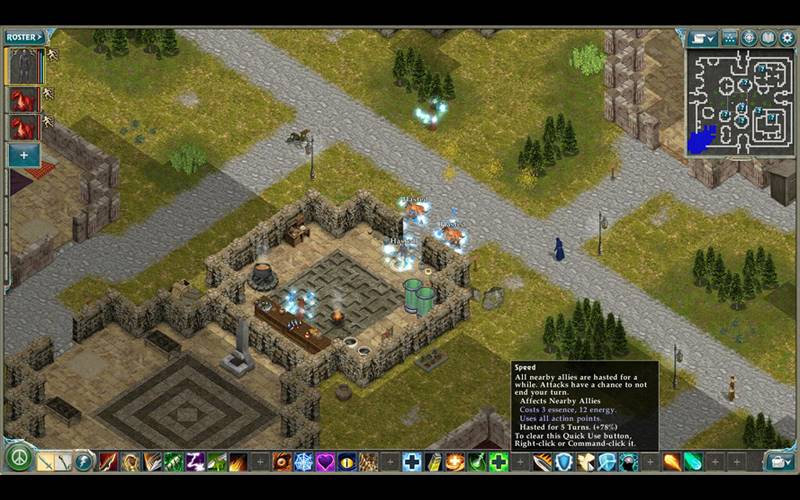The height and width of the screenshot is (500, 800).
Task: Add a creation with the plus button
Action: pyautogui.click(x=24, y=155)
